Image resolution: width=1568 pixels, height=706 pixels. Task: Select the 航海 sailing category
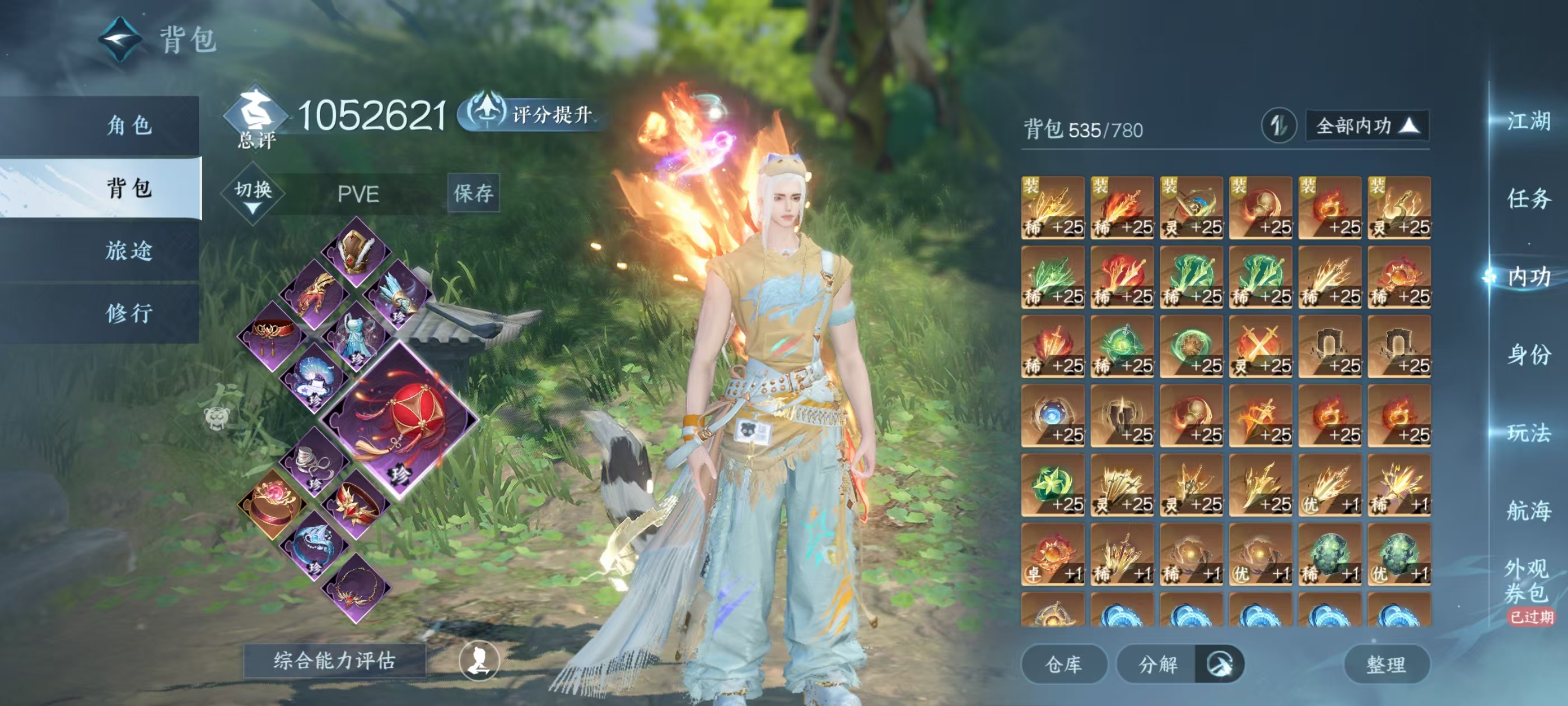coord(1528,510)
